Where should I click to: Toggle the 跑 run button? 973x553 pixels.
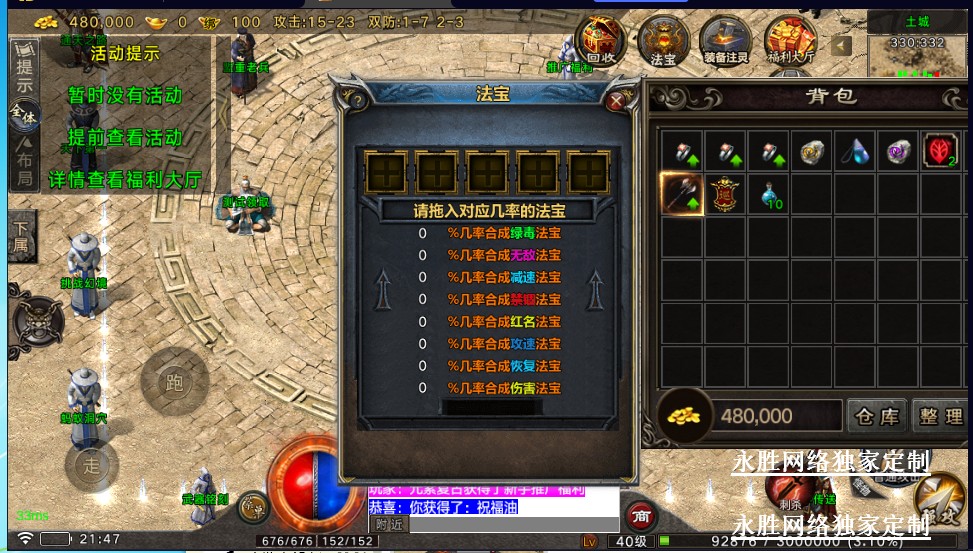point(175,382)
